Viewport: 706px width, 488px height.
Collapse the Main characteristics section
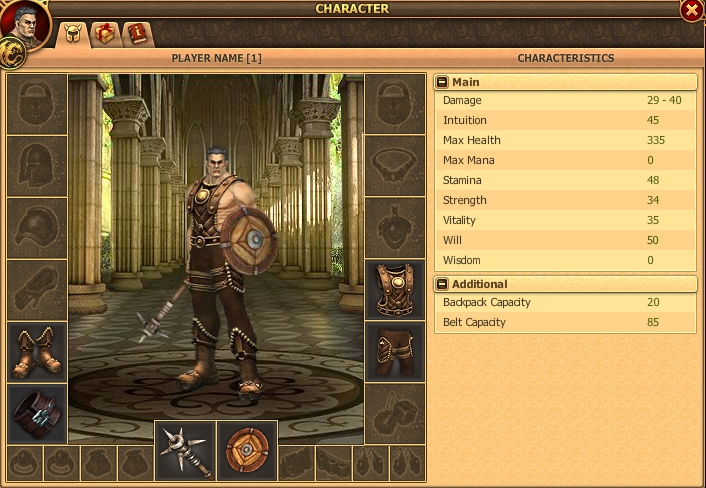click(x=443, y=82)
